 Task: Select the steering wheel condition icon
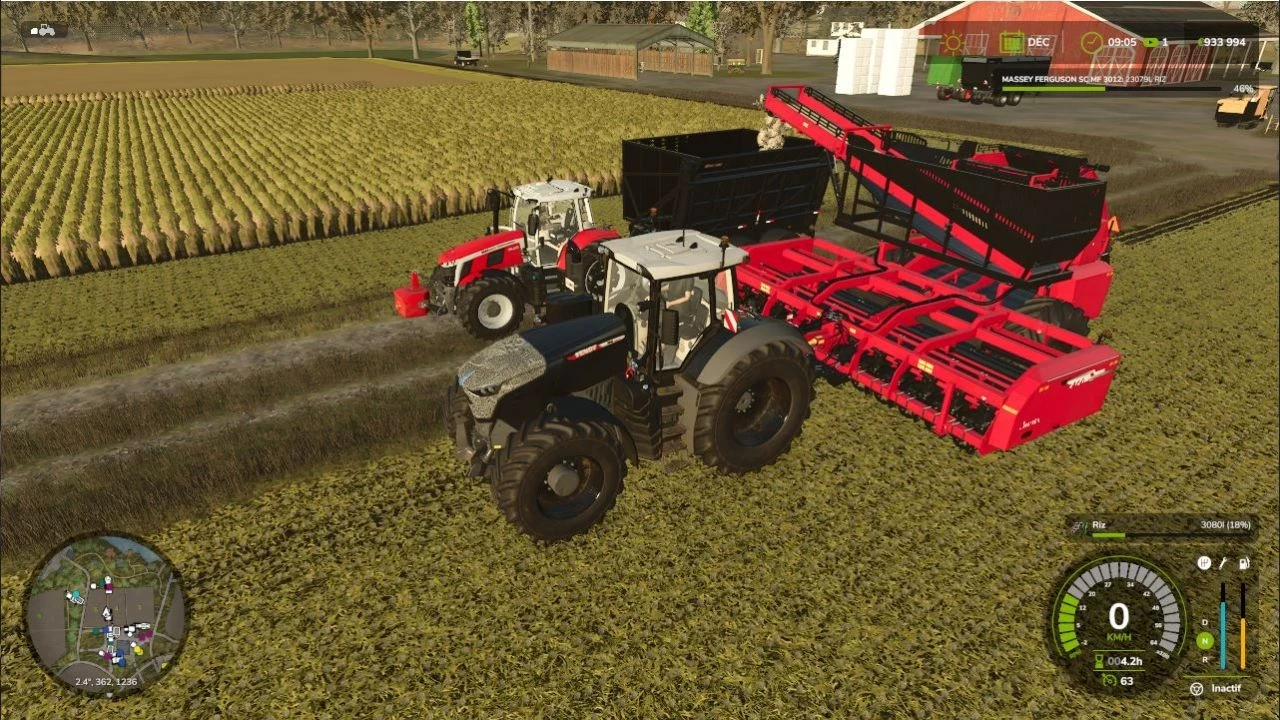pyautogui.click(x=1206, y=564)
